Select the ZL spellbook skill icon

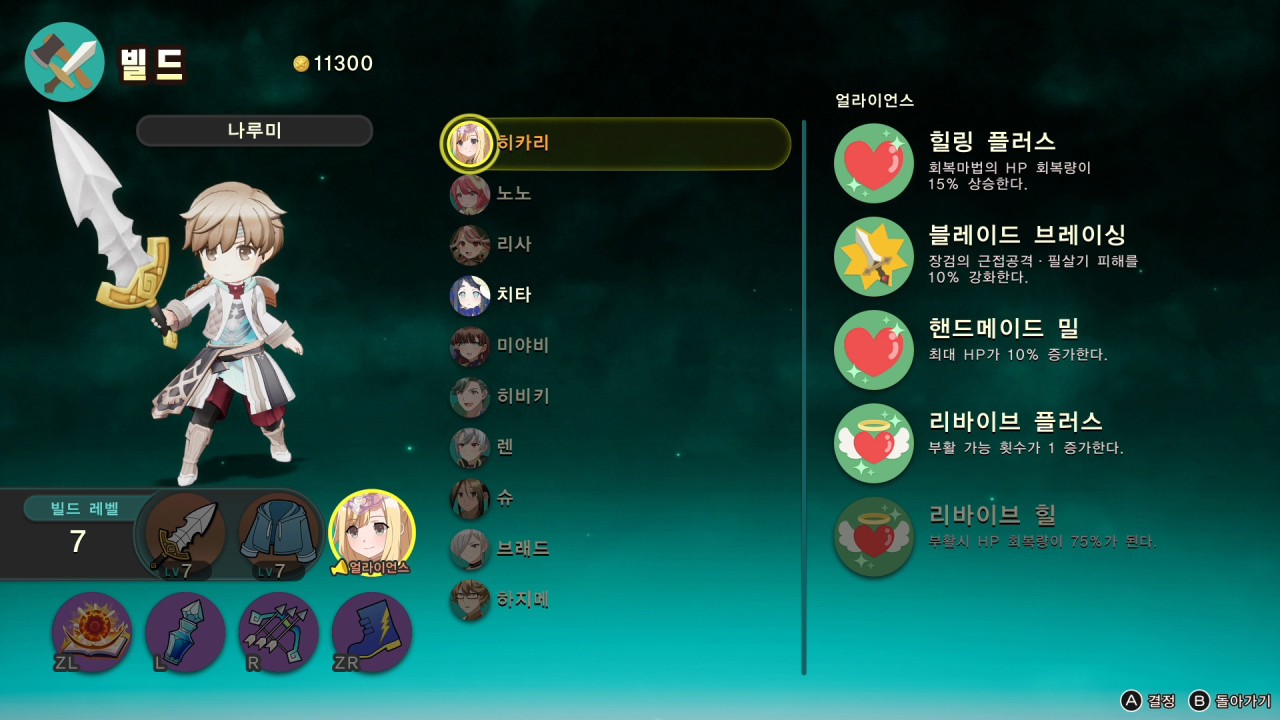(91, 633)
